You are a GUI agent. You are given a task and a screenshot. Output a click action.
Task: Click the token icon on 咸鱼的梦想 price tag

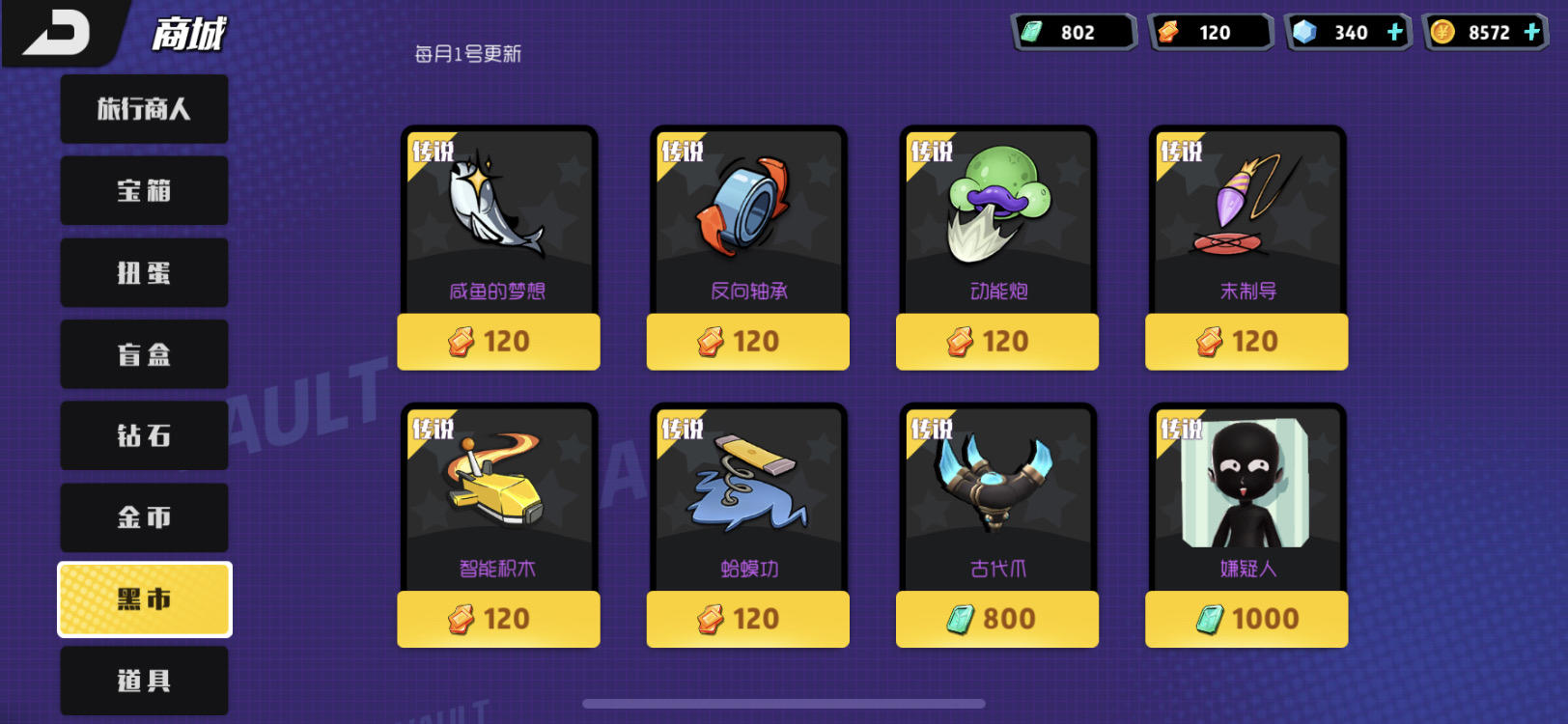pyautogui.click(x=462, y=342)
